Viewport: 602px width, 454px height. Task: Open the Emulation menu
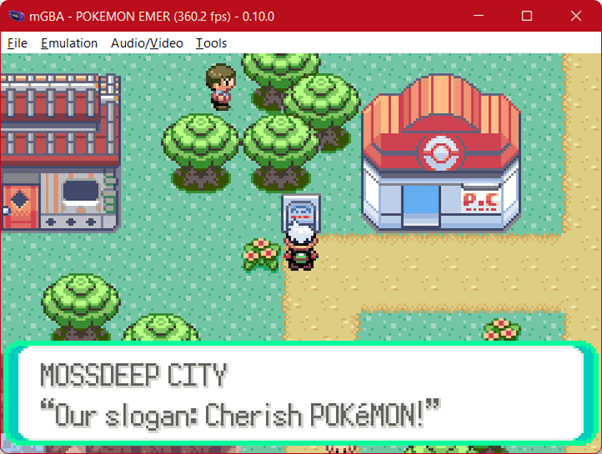pos(69,43)
